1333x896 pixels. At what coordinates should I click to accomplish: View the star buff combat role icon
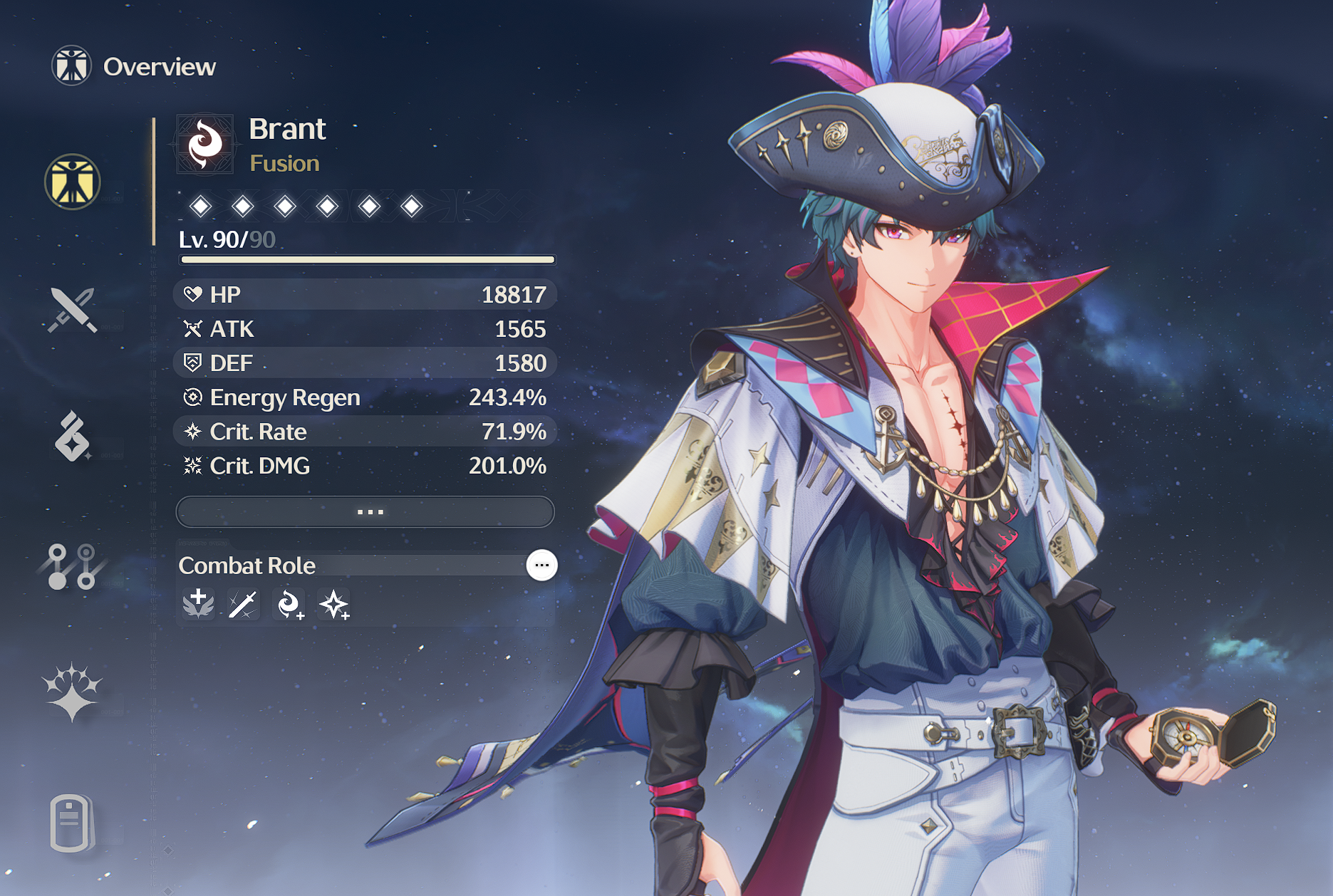coord(334,605)
